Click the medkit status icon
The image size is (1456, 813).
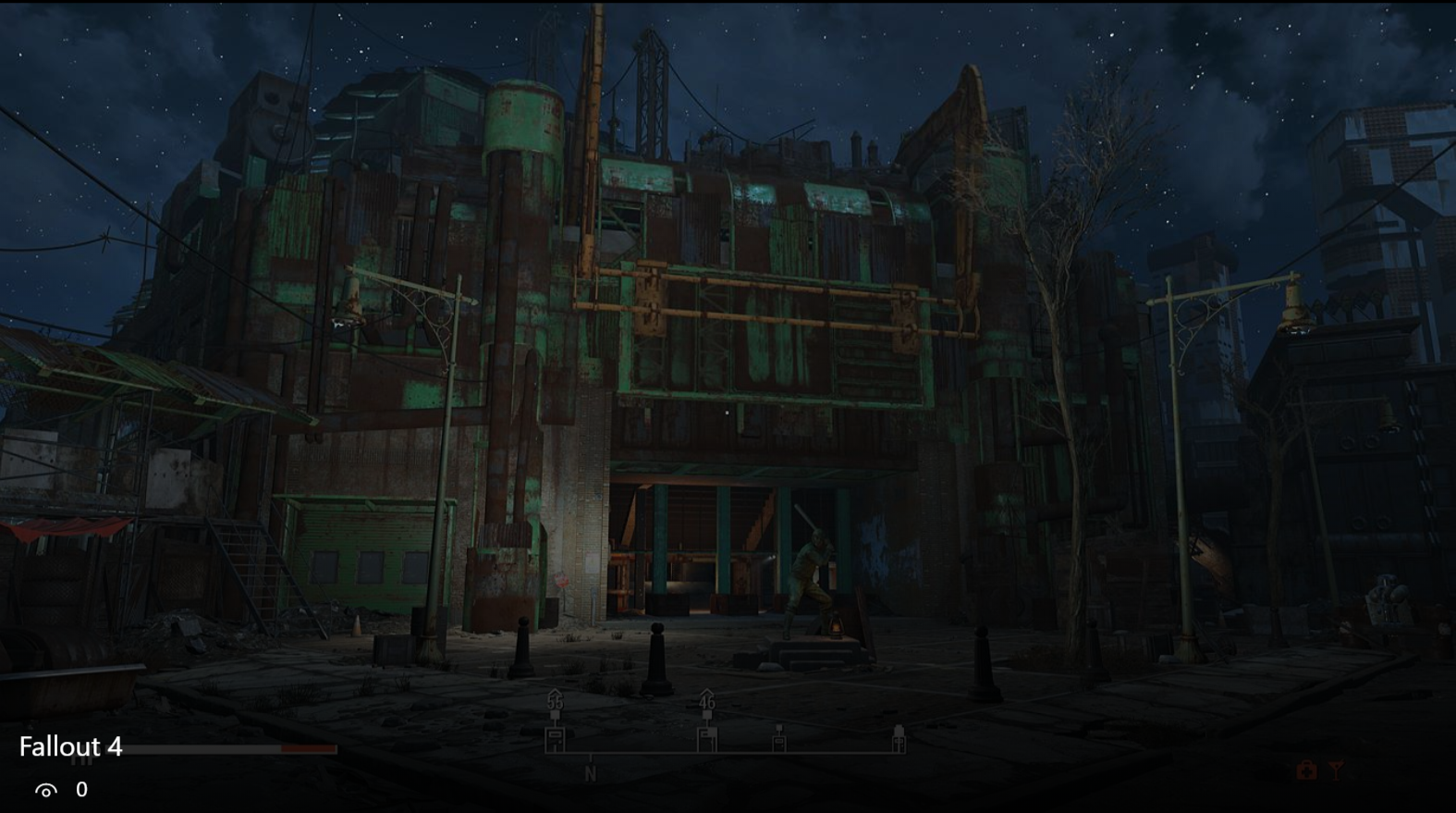click(1306, 770)
